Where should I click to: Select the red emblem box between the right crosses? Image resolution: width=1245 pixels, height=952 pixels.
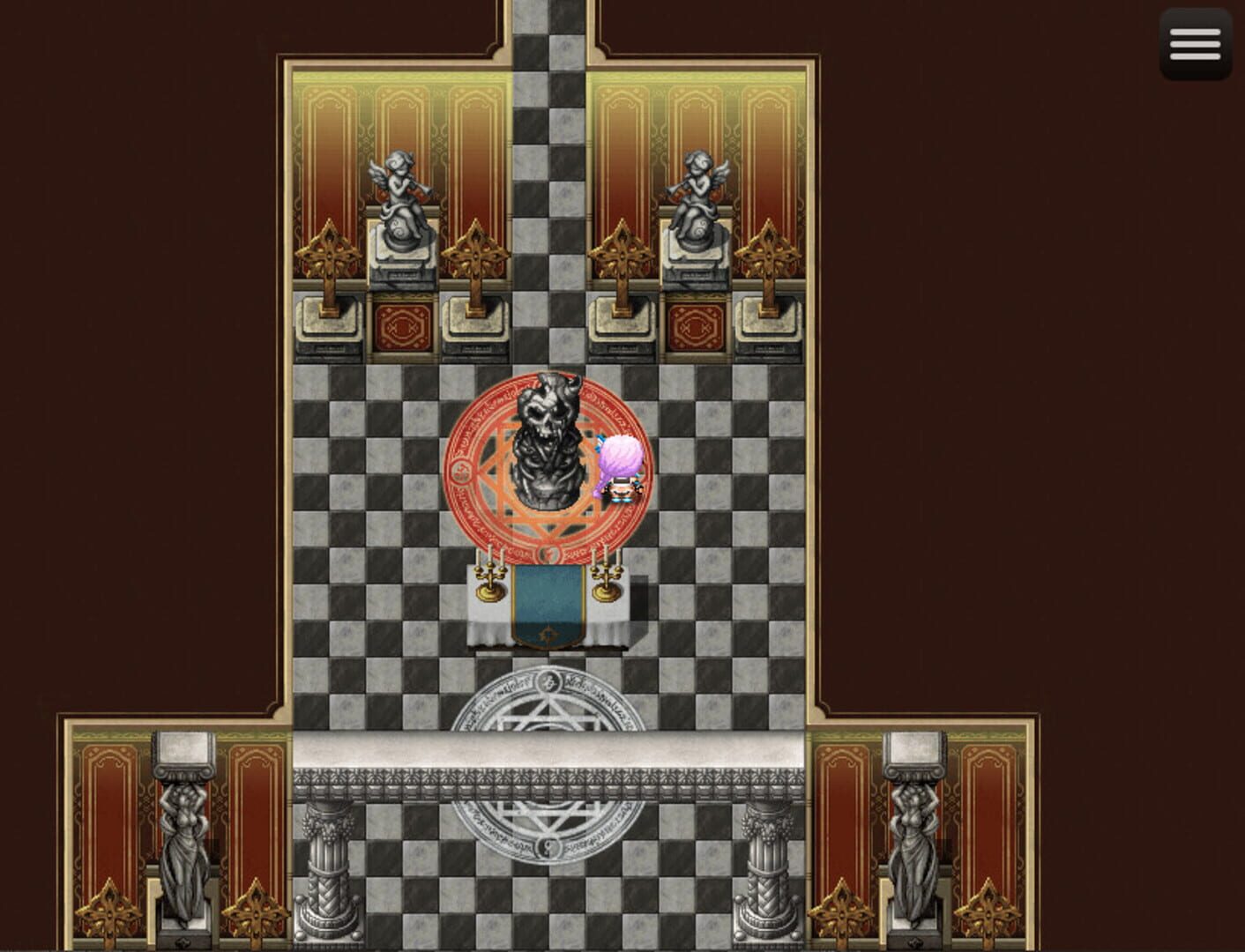[692, 326]
